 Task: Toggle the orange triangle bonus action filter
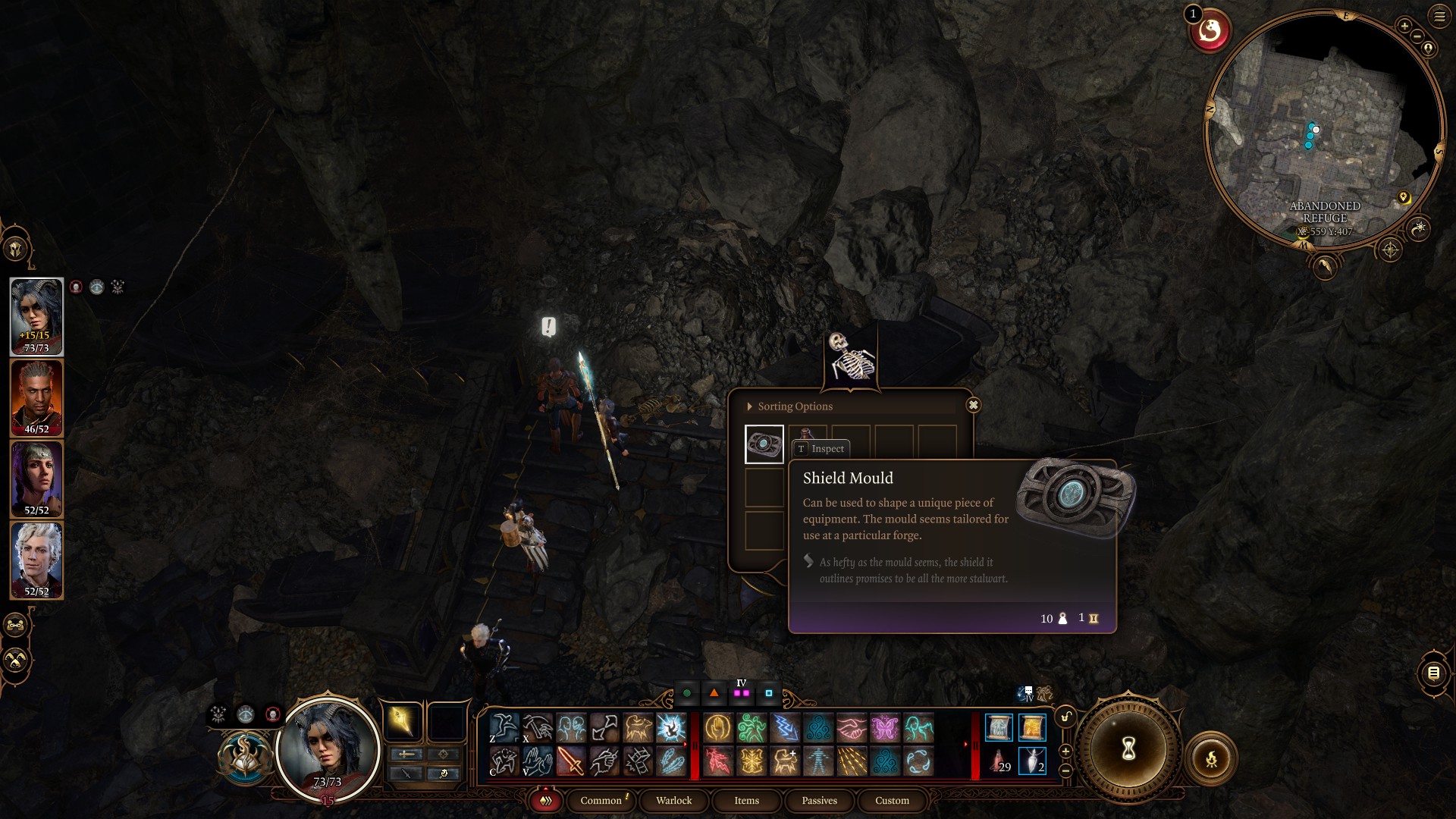point(713,692)
